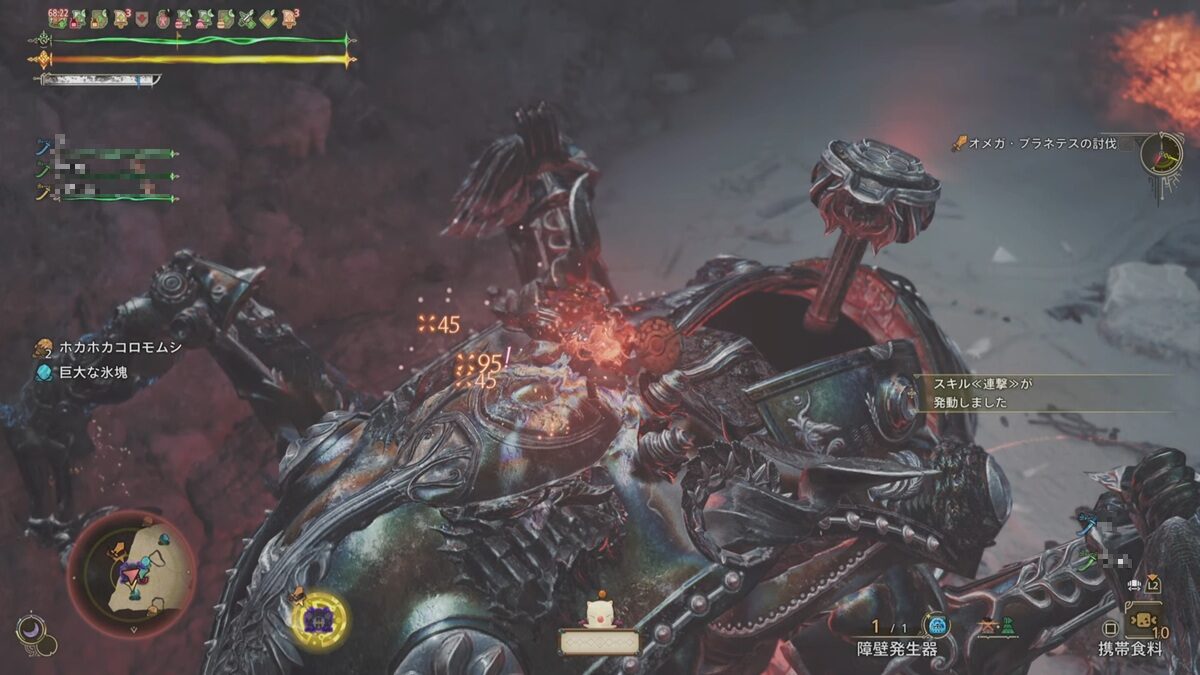Select the 携帯食料 item slot
Viewport: 1200px width, 675px height.
[1142, 624]
